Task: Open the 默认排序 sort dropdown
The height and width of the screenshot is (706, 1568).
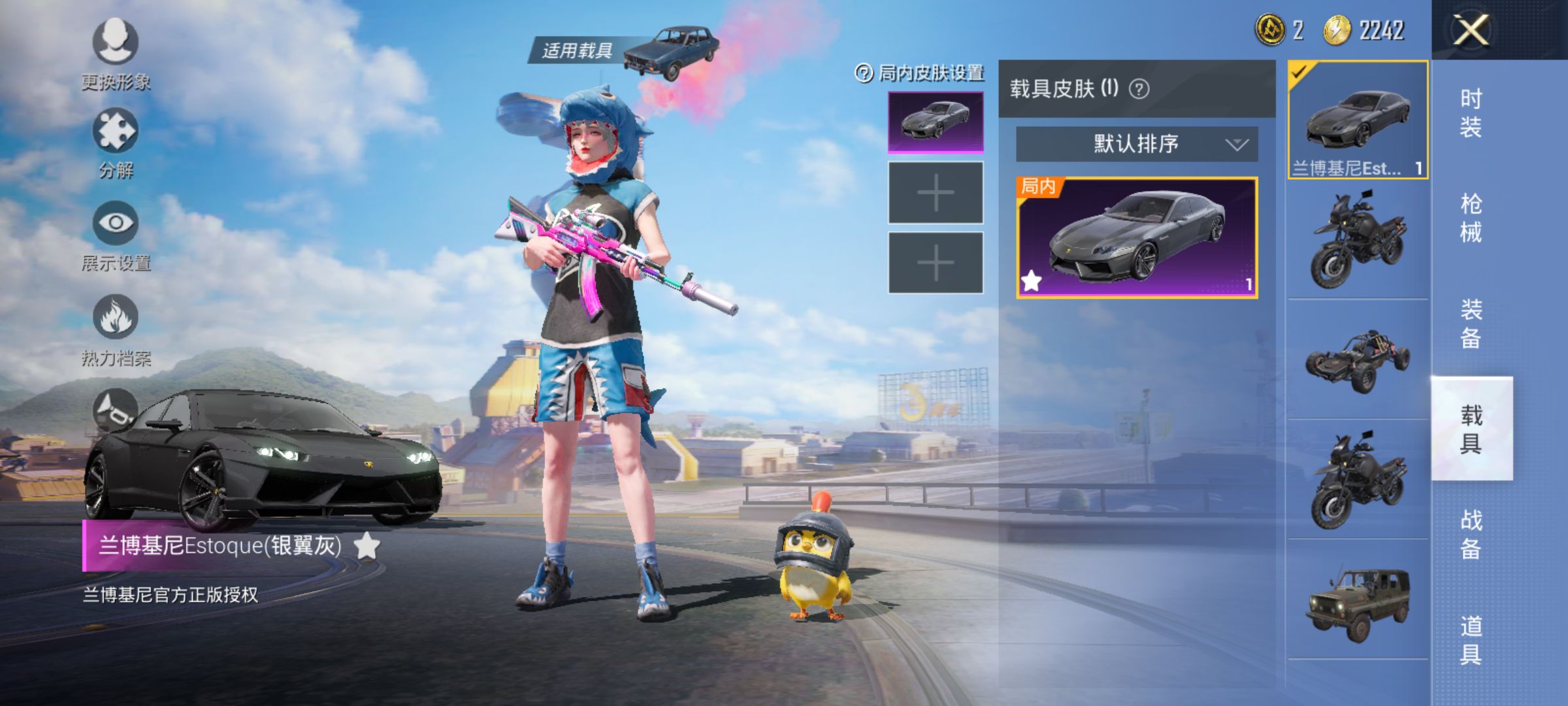Action: (1136, 144)
